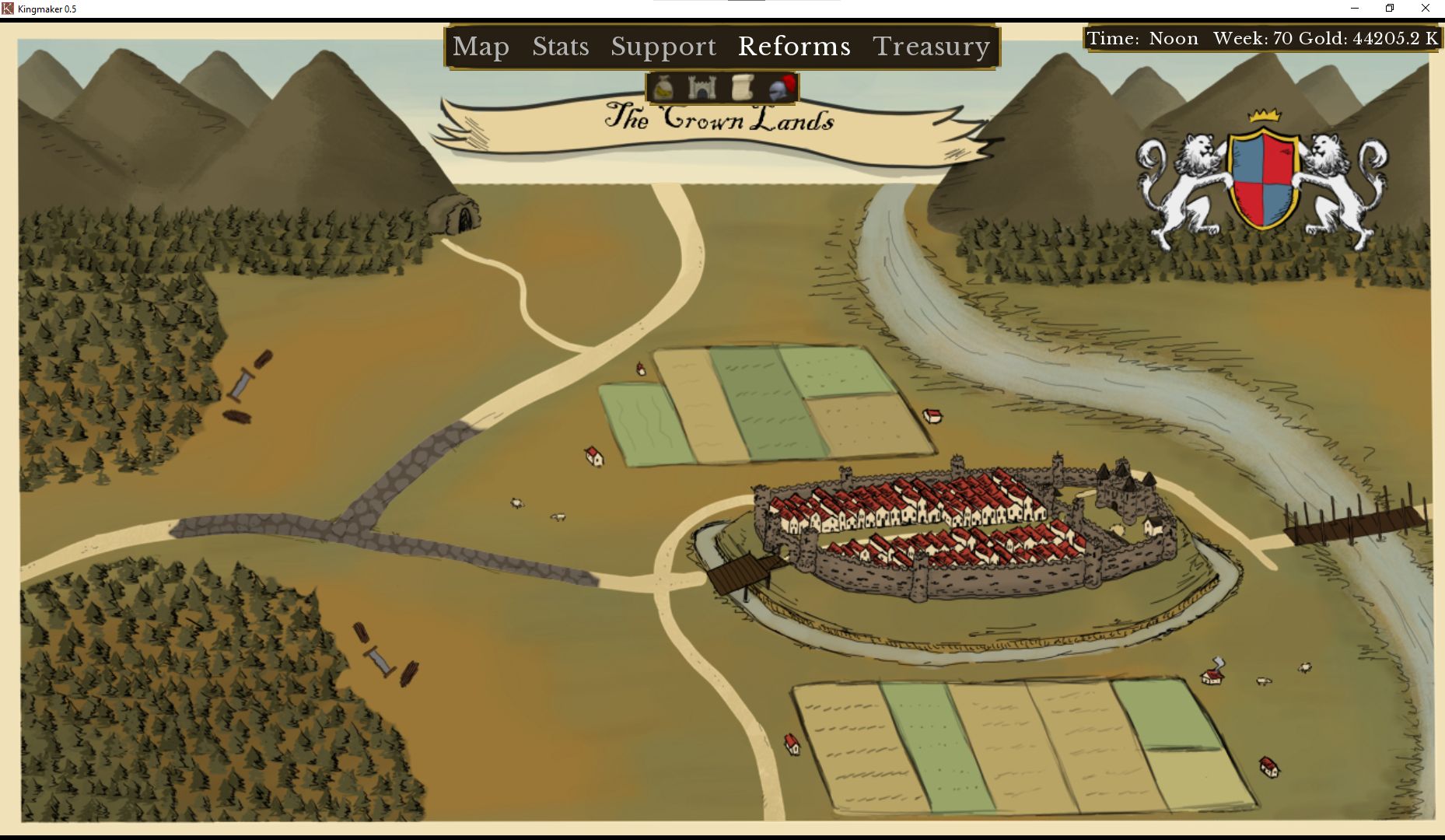
Task: Open the Map tab
Action: pos(481,47)
